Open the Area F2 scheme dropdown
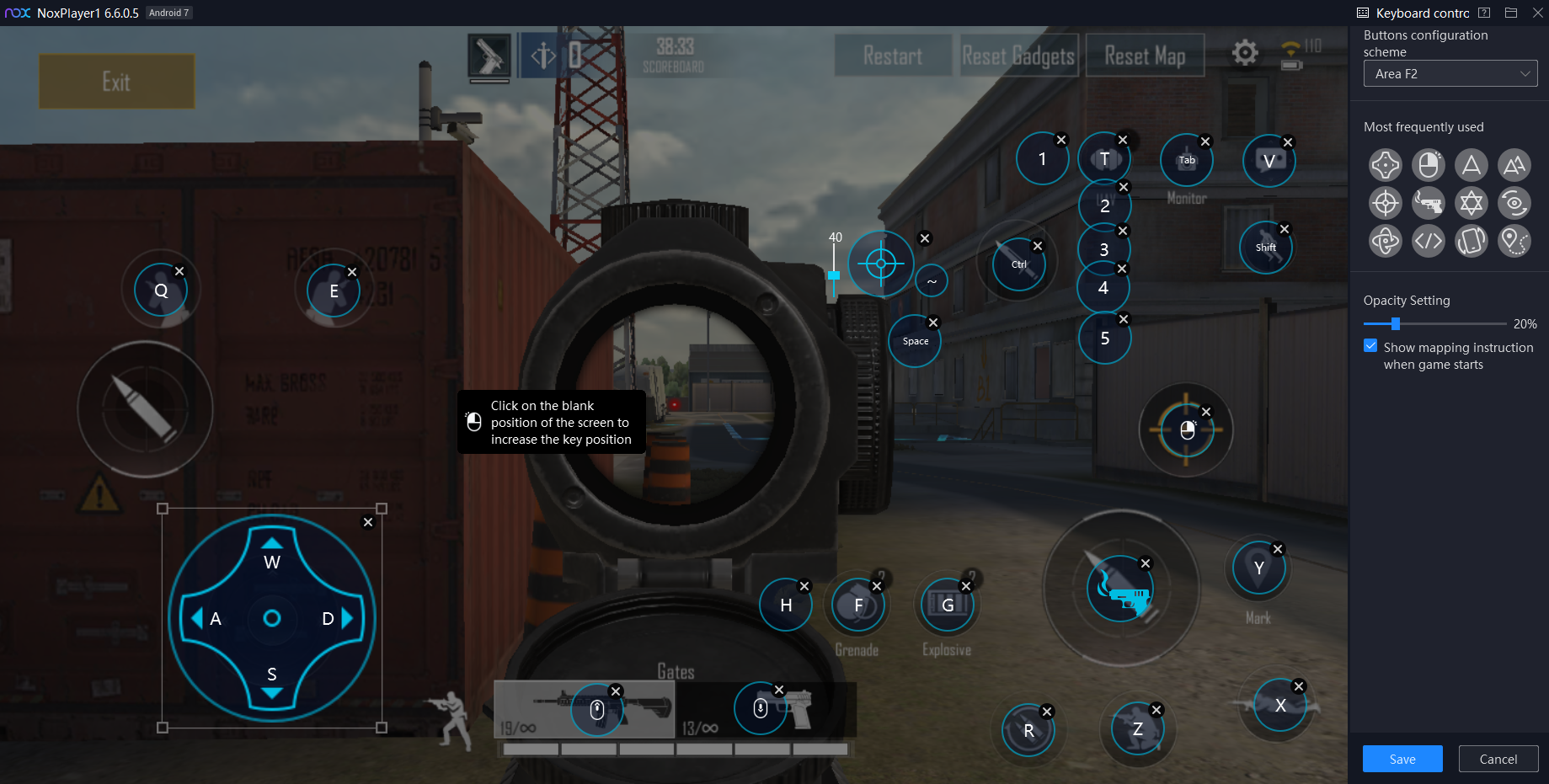The height and width of the screenshot is (784, 1549). pos(1450,74)
